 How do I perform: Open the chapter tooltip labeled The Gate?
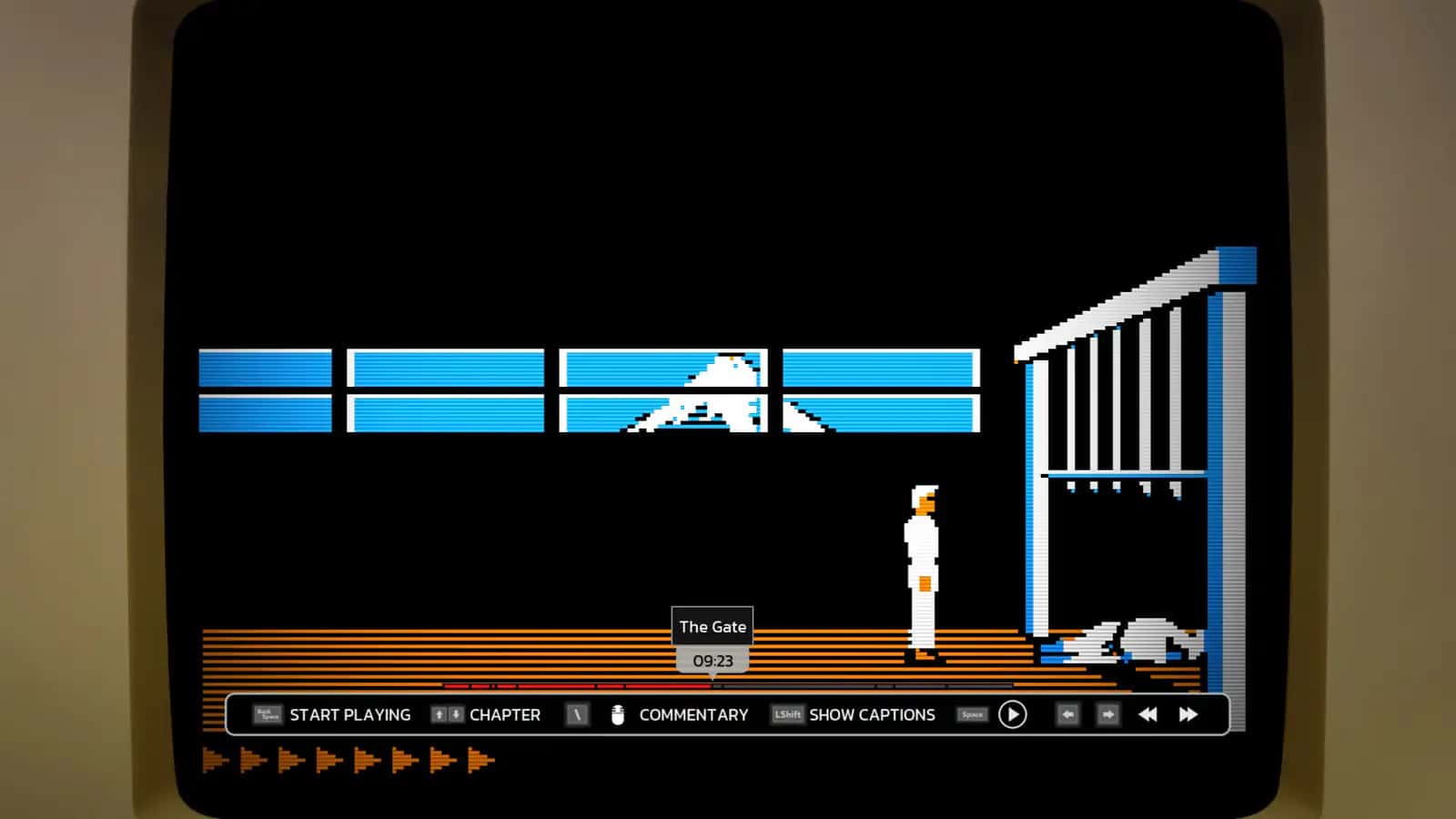[713, 626]
